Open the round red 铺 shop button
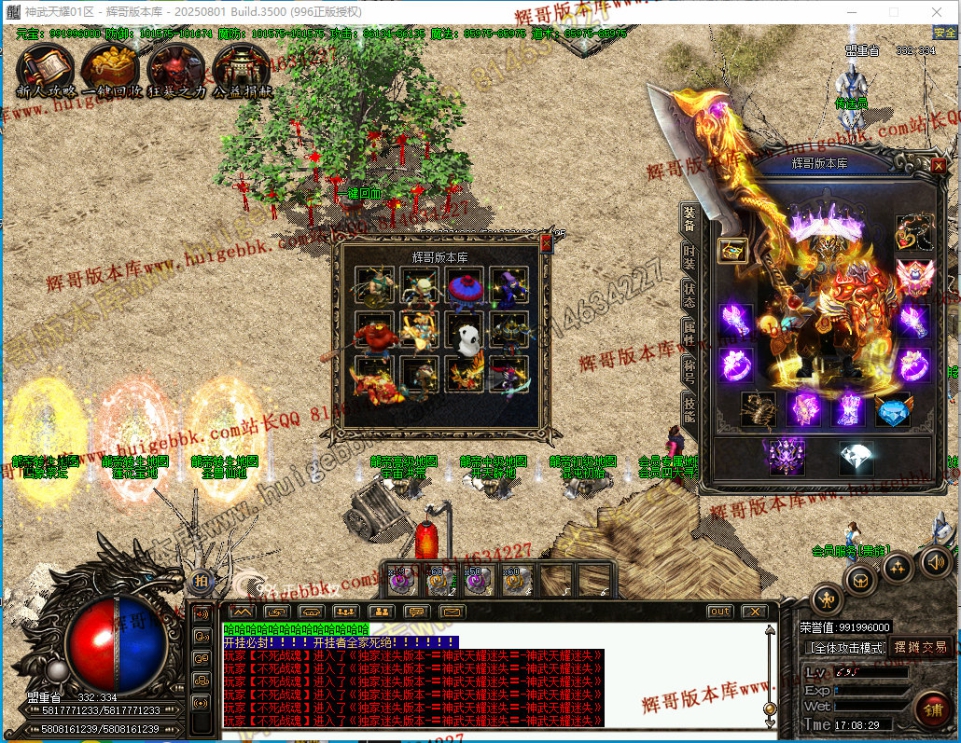Screen dimensions: 961x743 [932, 708]
